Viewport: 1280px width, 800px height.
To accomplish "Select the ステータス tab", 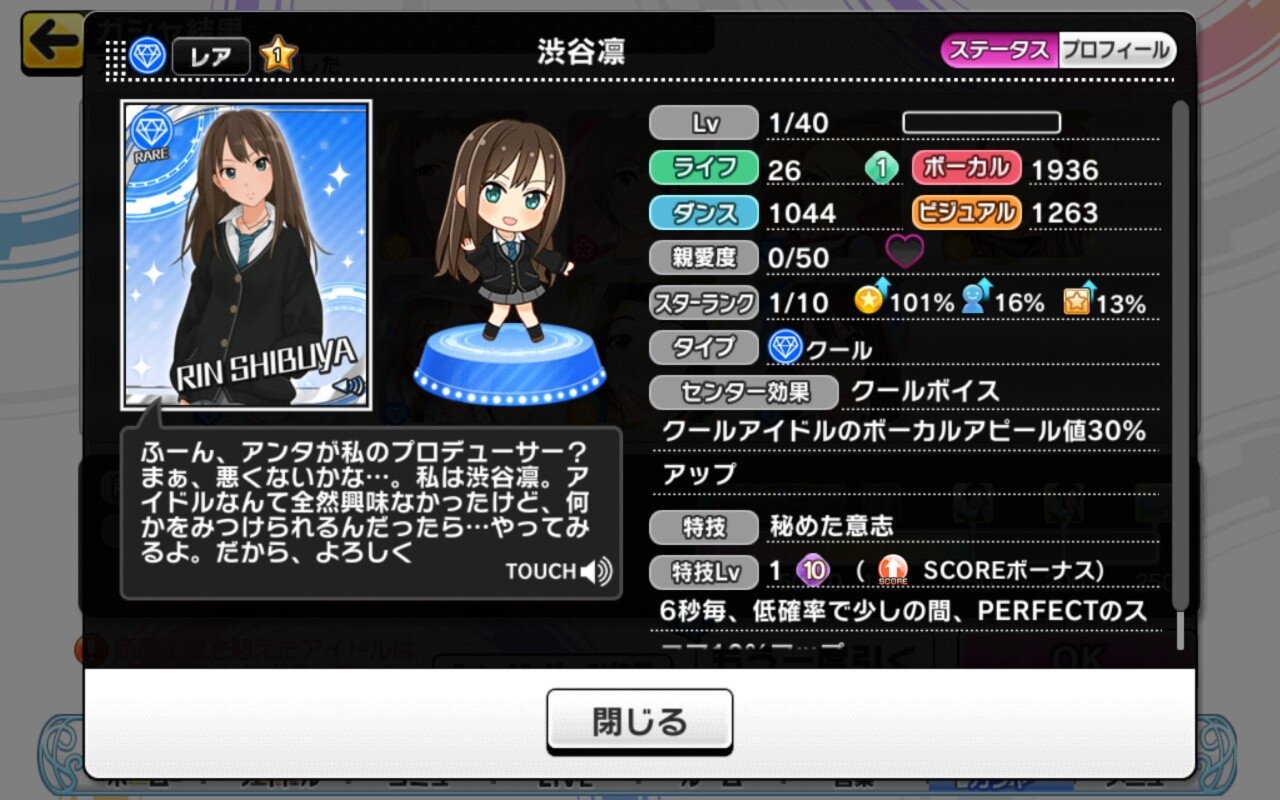I will coord(999,50).
